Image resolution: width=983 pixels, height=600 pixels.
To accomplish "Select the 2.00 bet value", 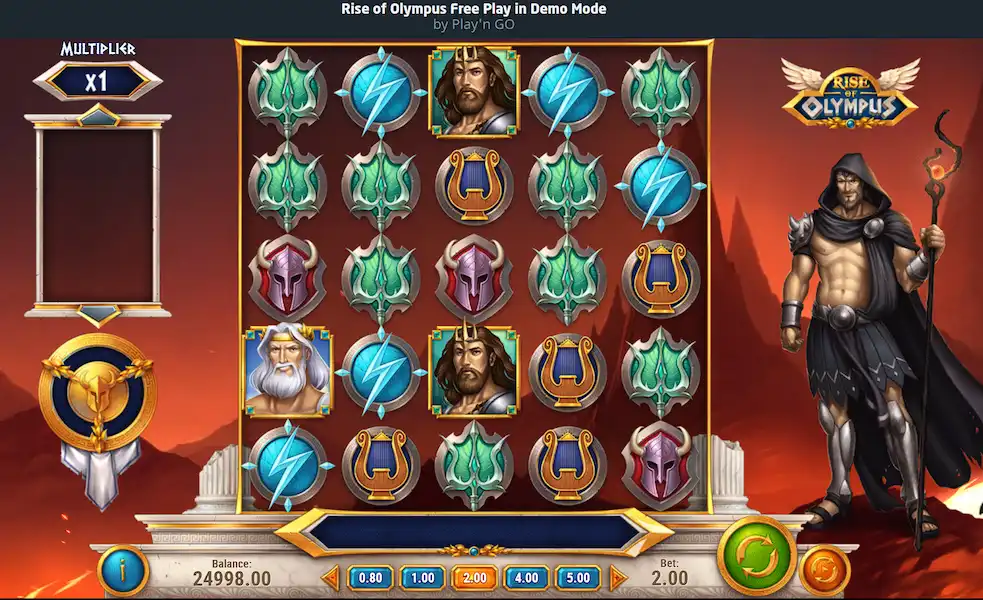I will (x=474, y=577).
